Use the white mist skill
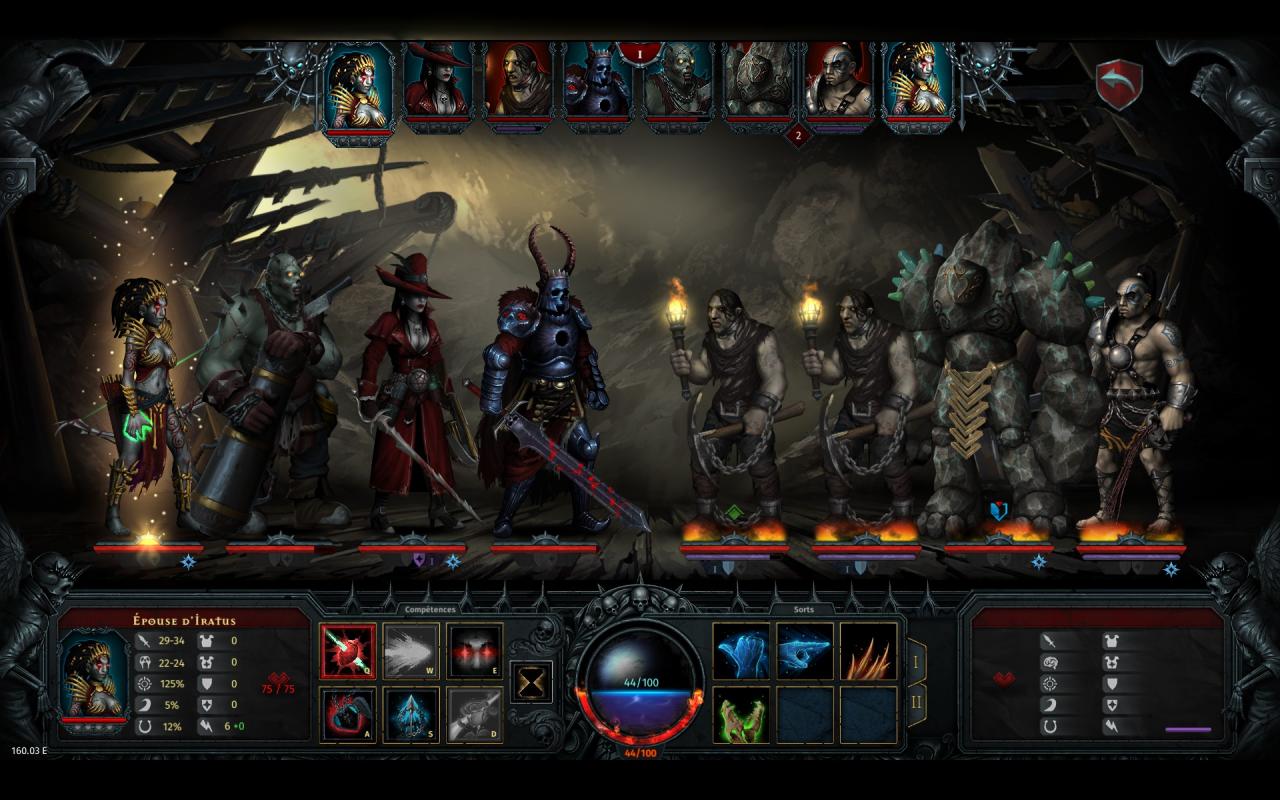This screenshot has height=800, width=1280. 411,651
